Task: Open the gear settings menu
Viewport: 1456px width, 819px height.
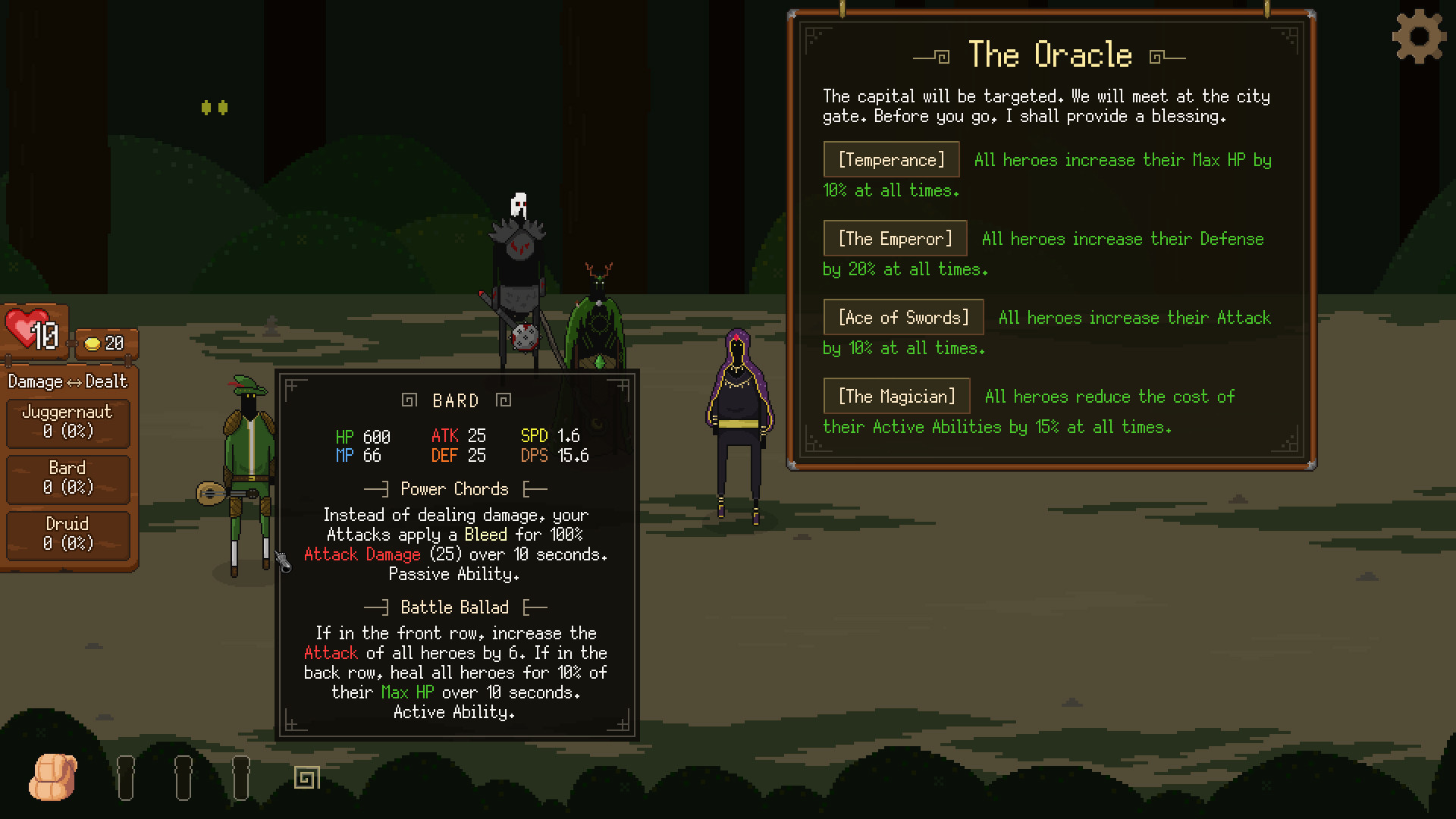Action: click(1418, 36)
